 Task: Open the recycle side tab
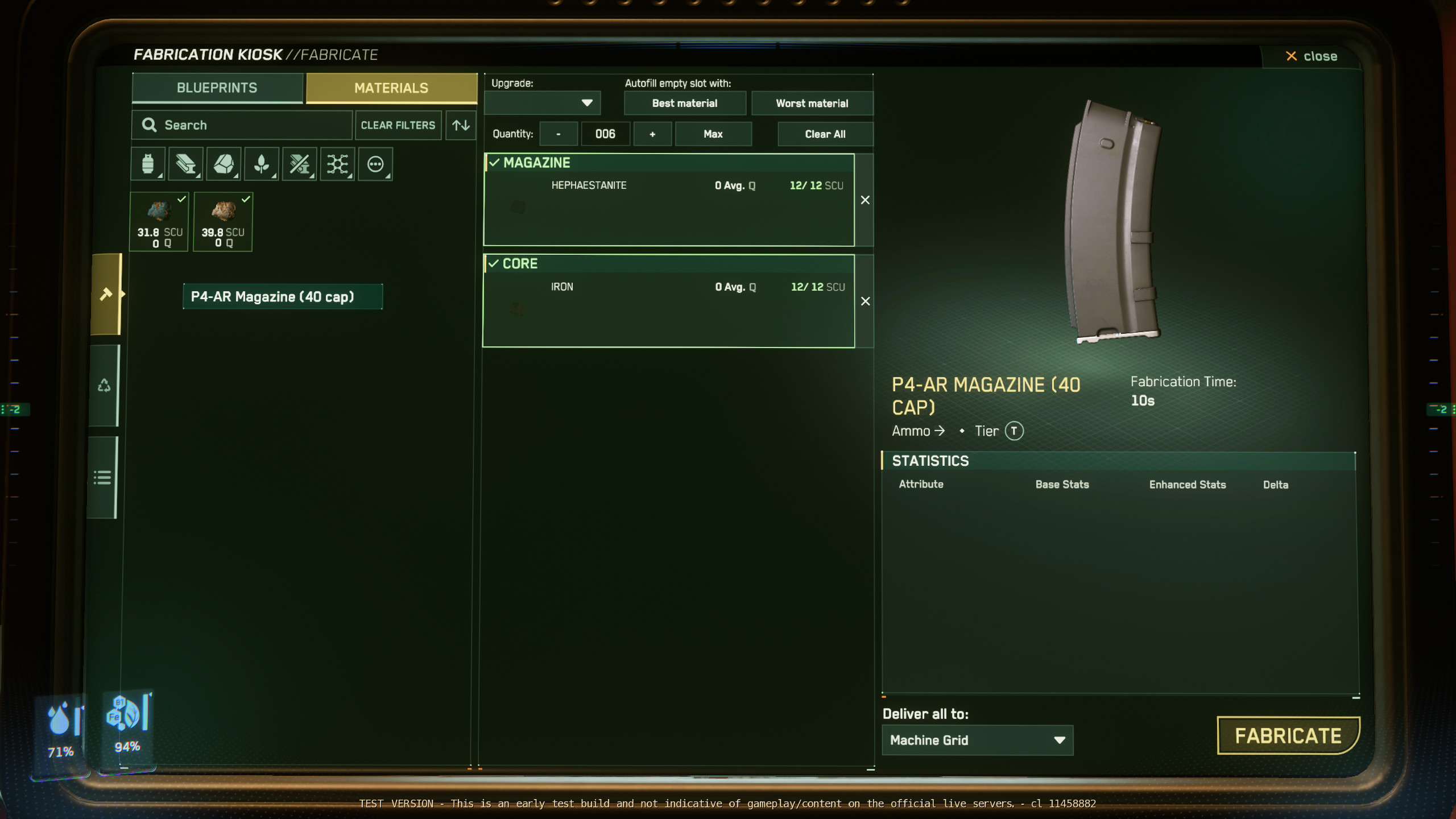104,386
